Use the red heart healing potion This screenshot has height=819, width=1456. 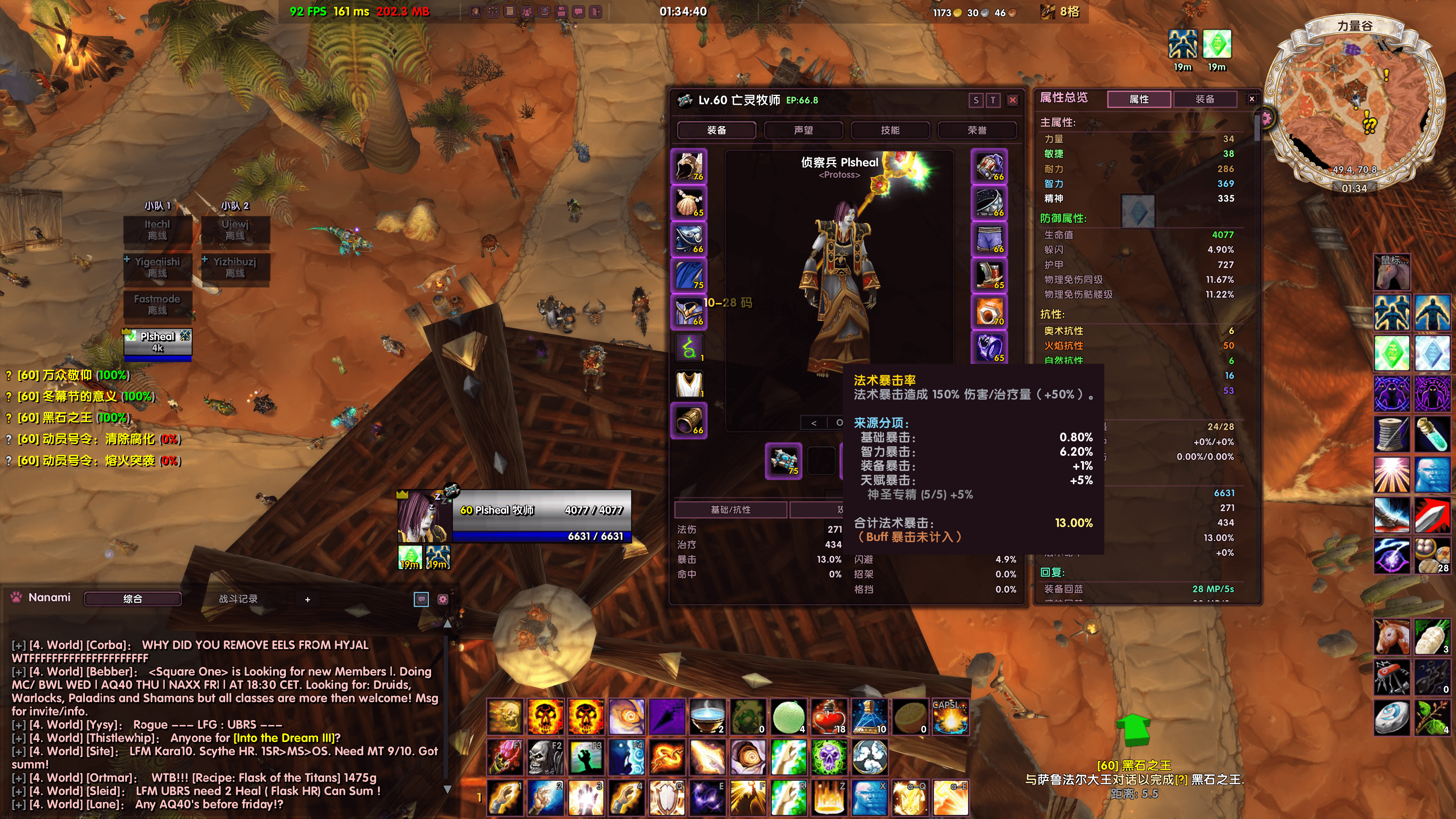pyautogui.click(x=828, y=717)
